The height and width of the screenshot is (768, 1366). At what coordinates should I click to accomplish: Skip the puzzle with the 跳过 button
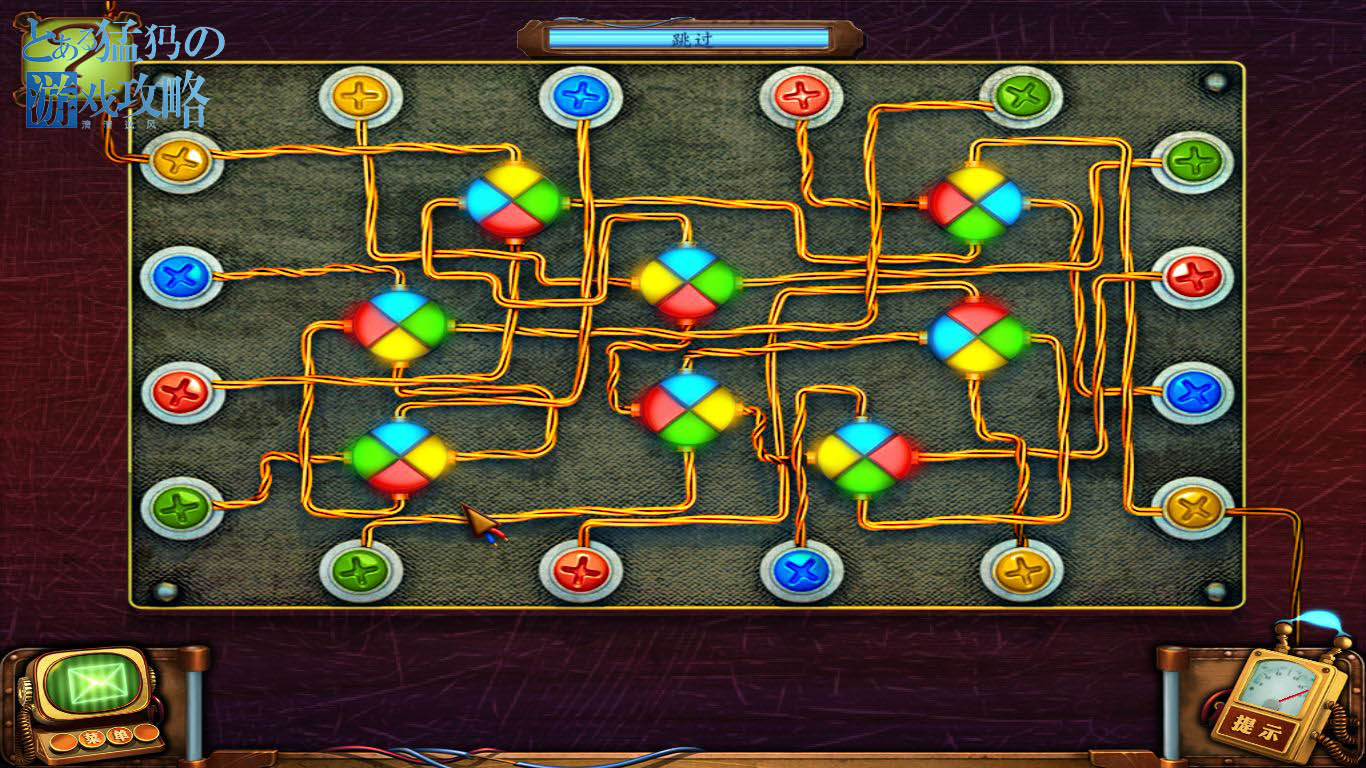point(689,39)
